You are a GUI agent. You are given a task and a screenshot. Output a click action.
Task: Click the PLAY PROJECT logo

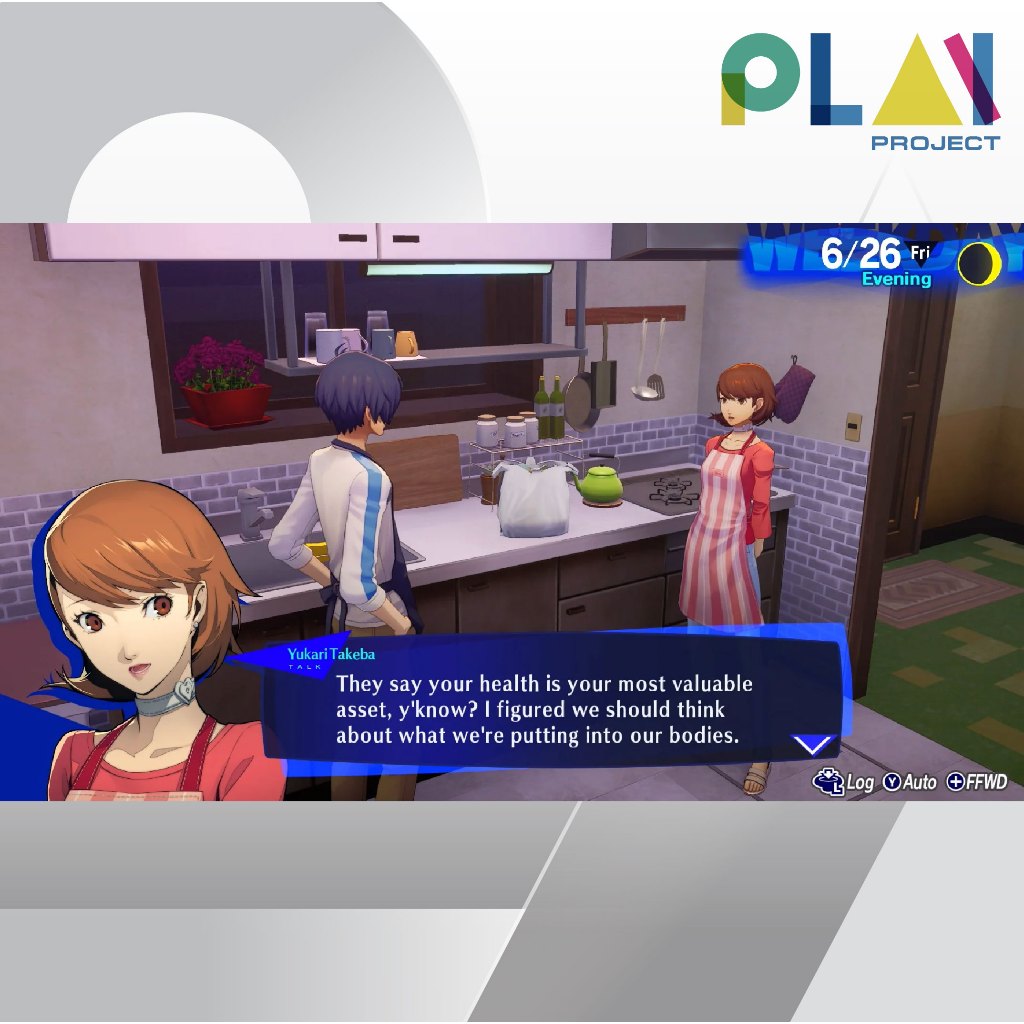(x=859, y=90)
